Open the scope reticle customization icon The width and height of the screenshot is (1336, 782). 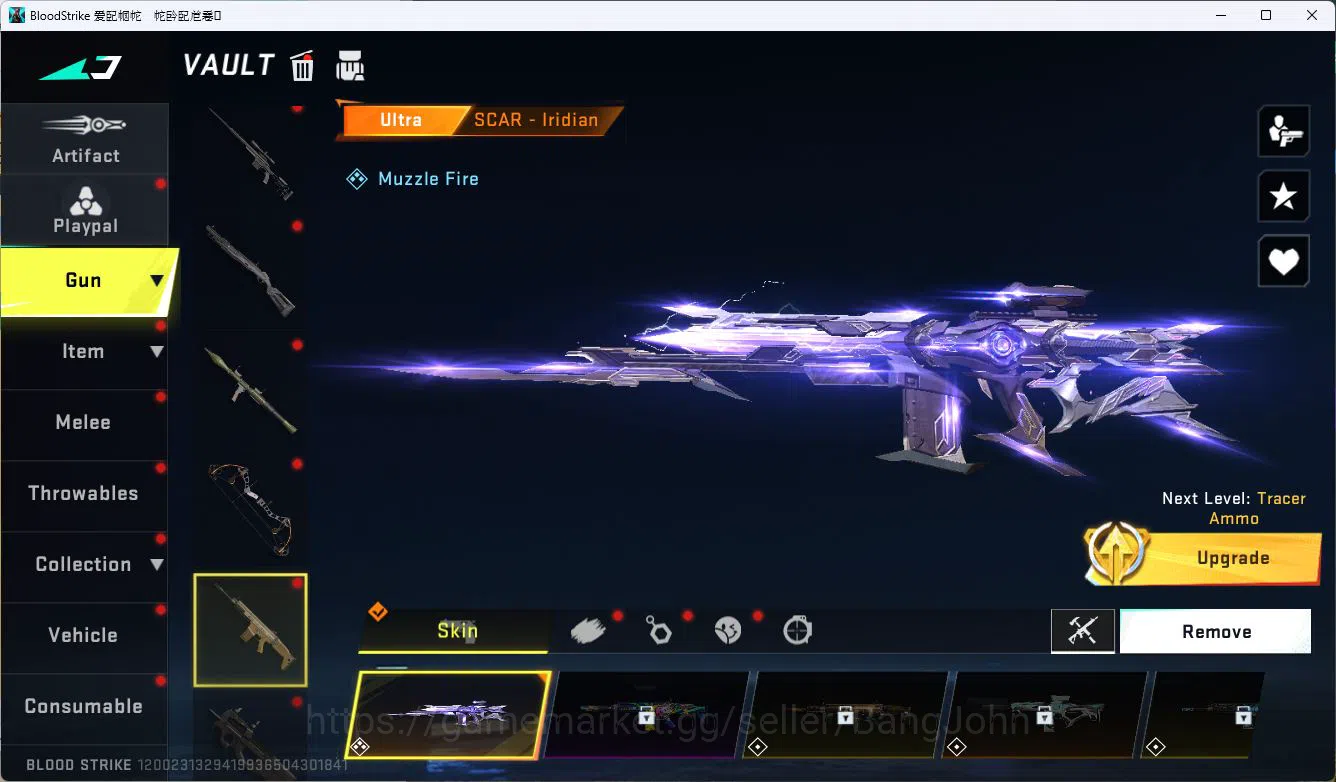pyautogui.click(x=797, y=630)
